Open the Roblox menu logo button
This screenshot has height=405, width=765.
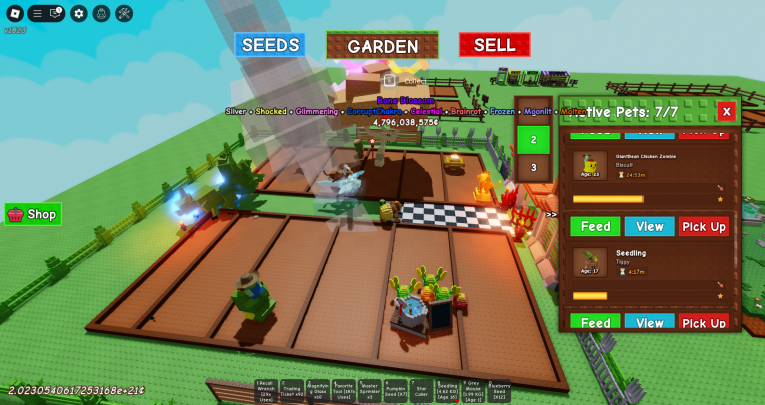tap(14, 13)
